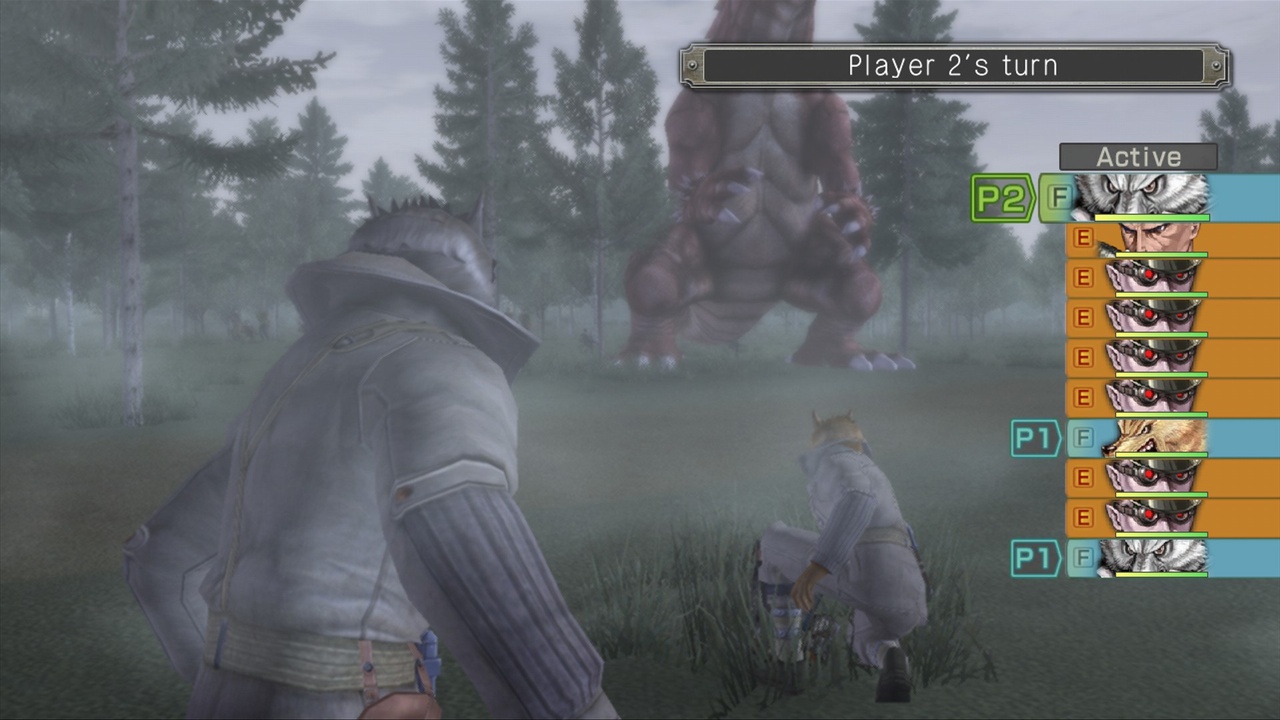
Task: Click the E tag in the second enemy row
Action: click(1083, 277)
